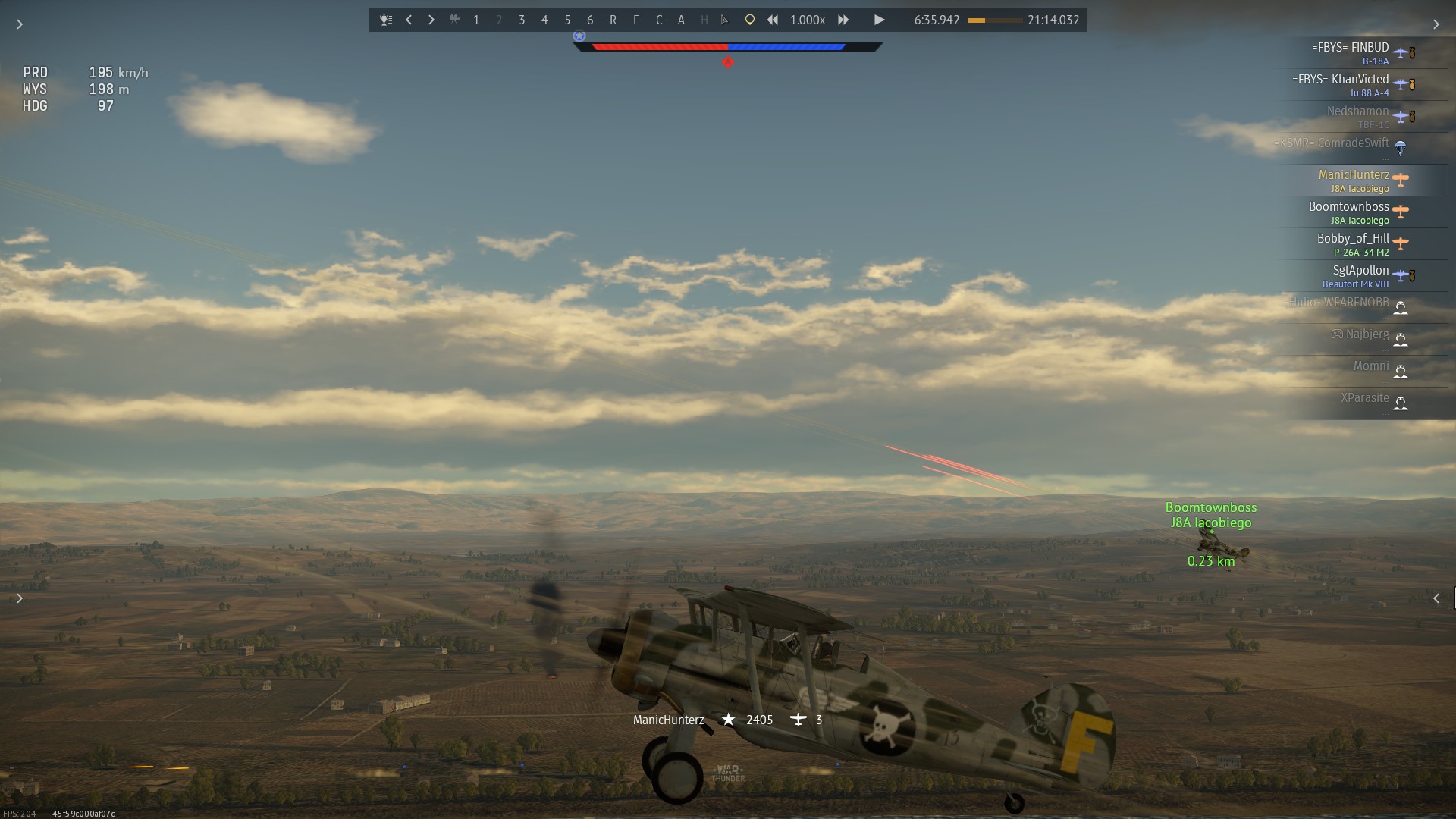The image size is (1456, 819).
Task: Spectate Boomtownboss from the player list
Action: (x=1349, y=212)
